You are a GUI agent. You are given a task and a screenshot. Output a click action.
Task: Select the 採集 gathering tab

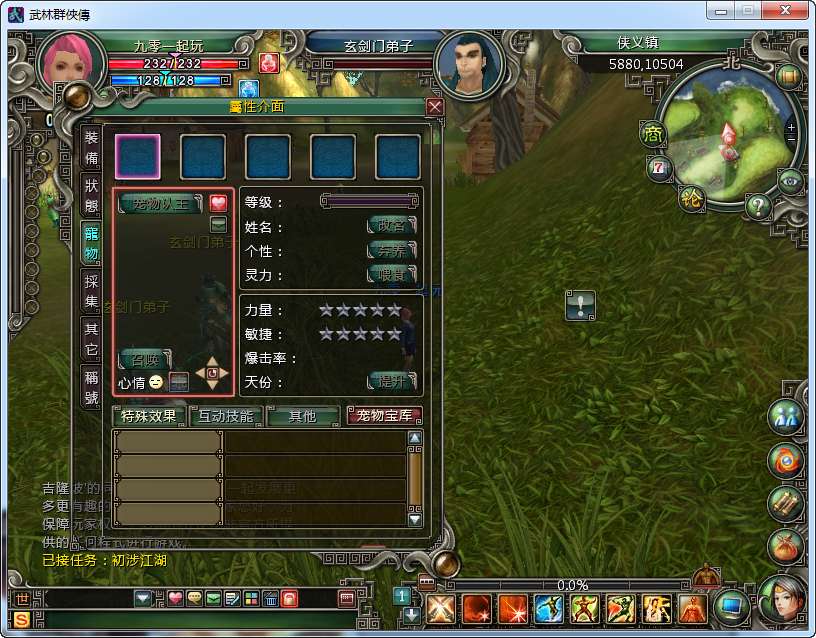coord(91,290)
